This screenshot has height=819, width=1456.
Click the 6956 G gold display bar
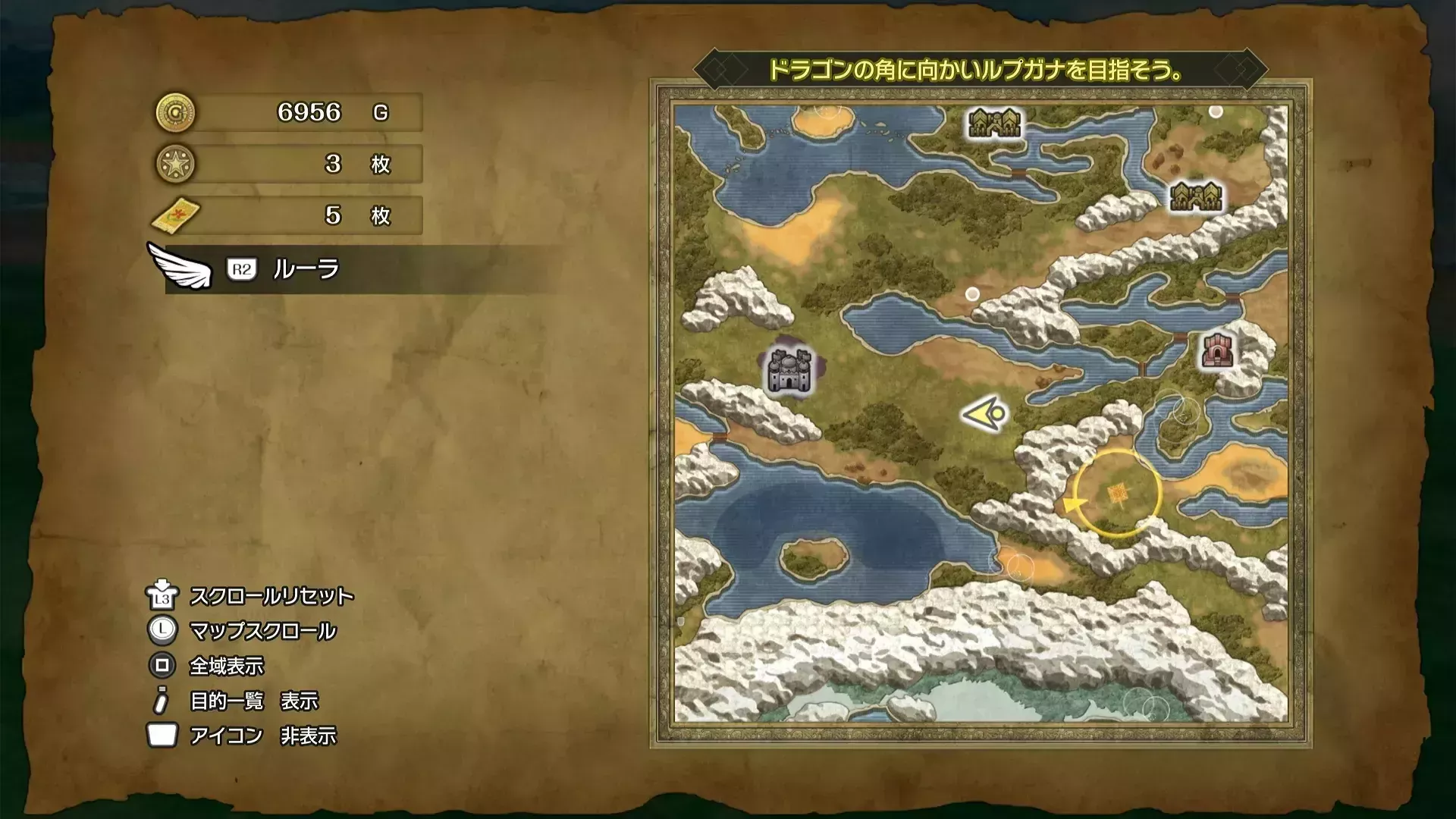[x=318, y=111]
